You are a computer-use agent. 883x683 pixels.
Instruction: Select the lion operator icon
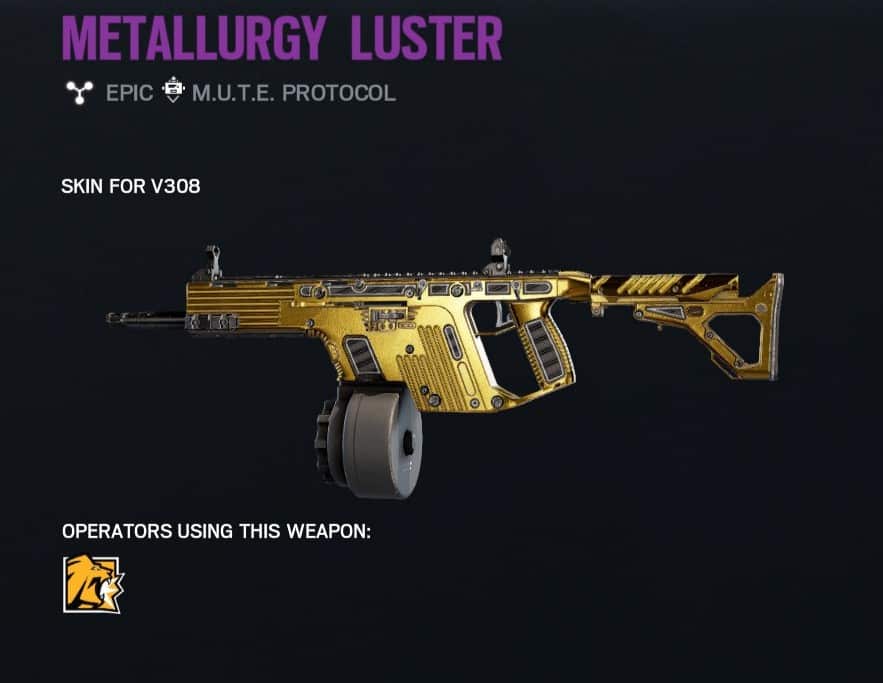coord(91,584)
